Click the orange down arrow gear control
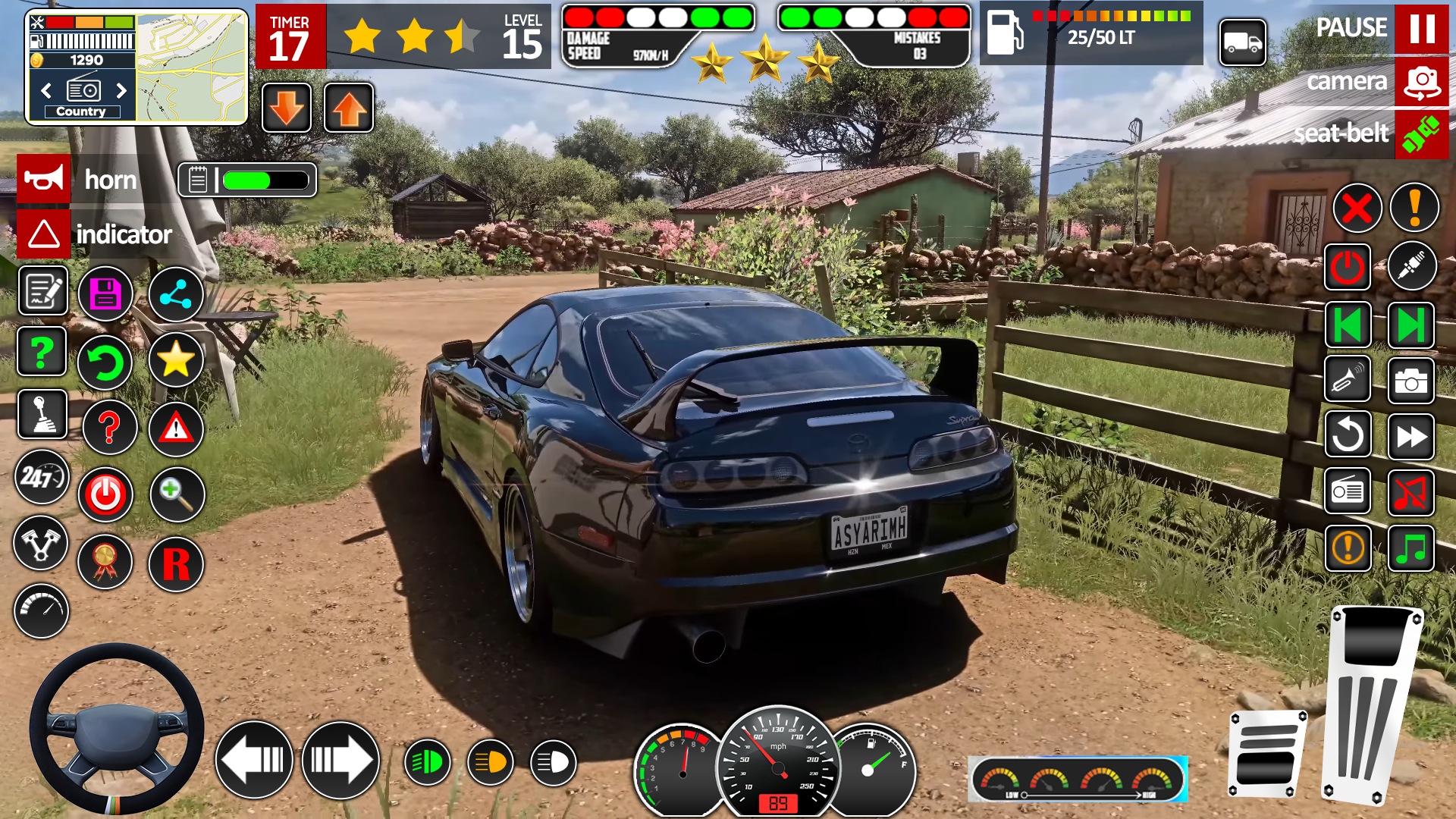Screen dimensions: 1456x819 point(287,108)
